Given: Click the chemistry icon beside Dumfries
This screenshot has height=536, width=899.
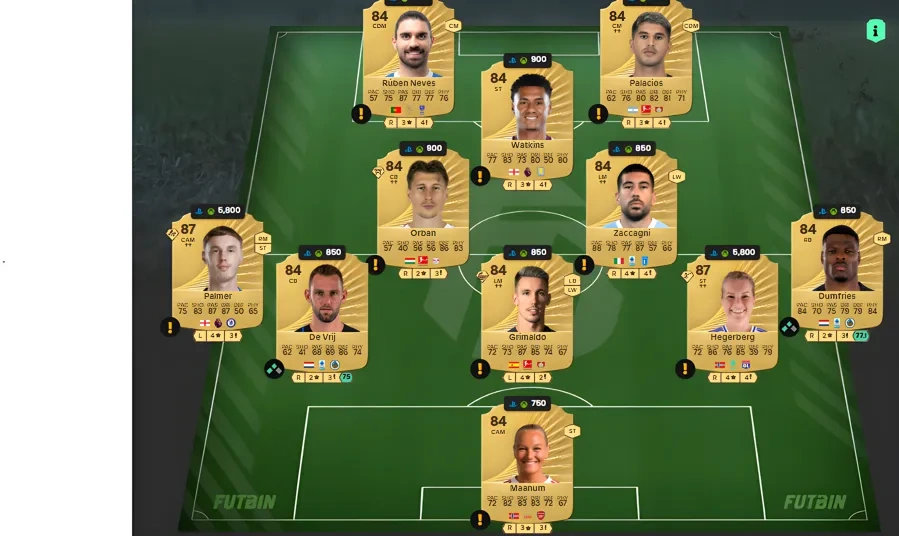Looking at the screenshot, I should click(789, 327).
